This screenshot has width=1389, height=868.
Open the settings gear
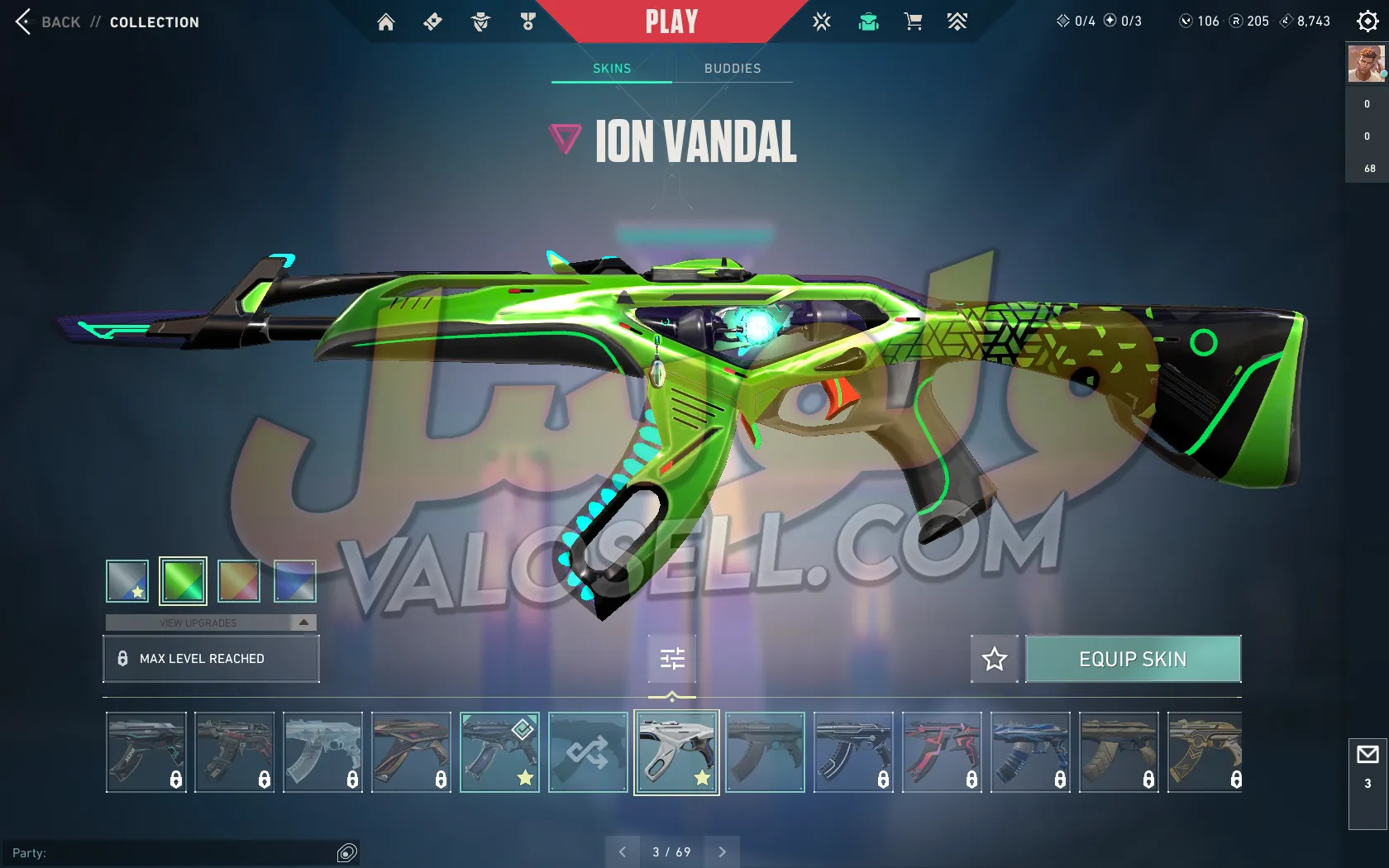1368,22
